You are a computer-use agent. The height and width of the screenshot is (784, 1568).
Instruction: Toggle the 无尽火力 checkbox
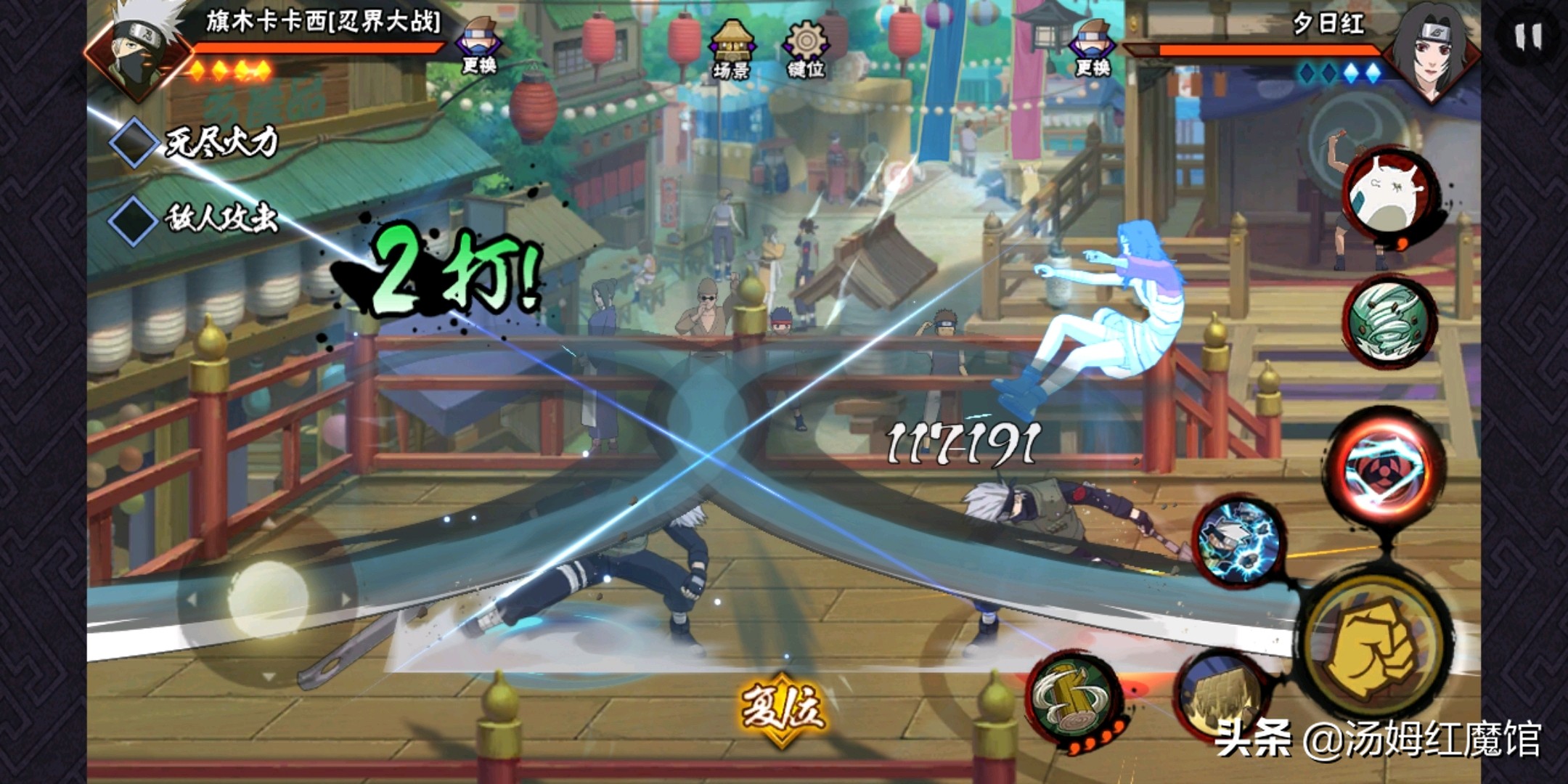click(x=133, y=142)
